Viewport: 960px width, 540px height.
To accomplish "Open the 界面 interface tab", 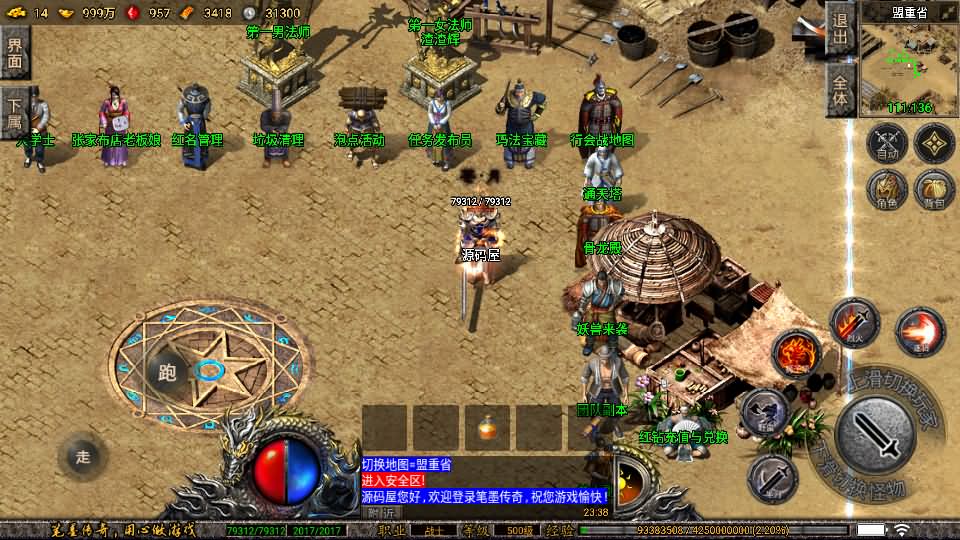I will coord(15,52).
